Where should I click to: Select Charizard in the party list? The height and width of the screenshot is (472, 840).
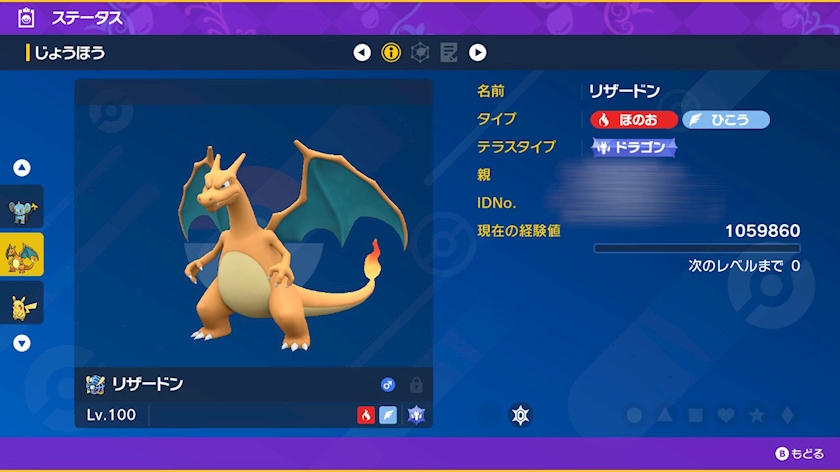(x=22, y=254)
